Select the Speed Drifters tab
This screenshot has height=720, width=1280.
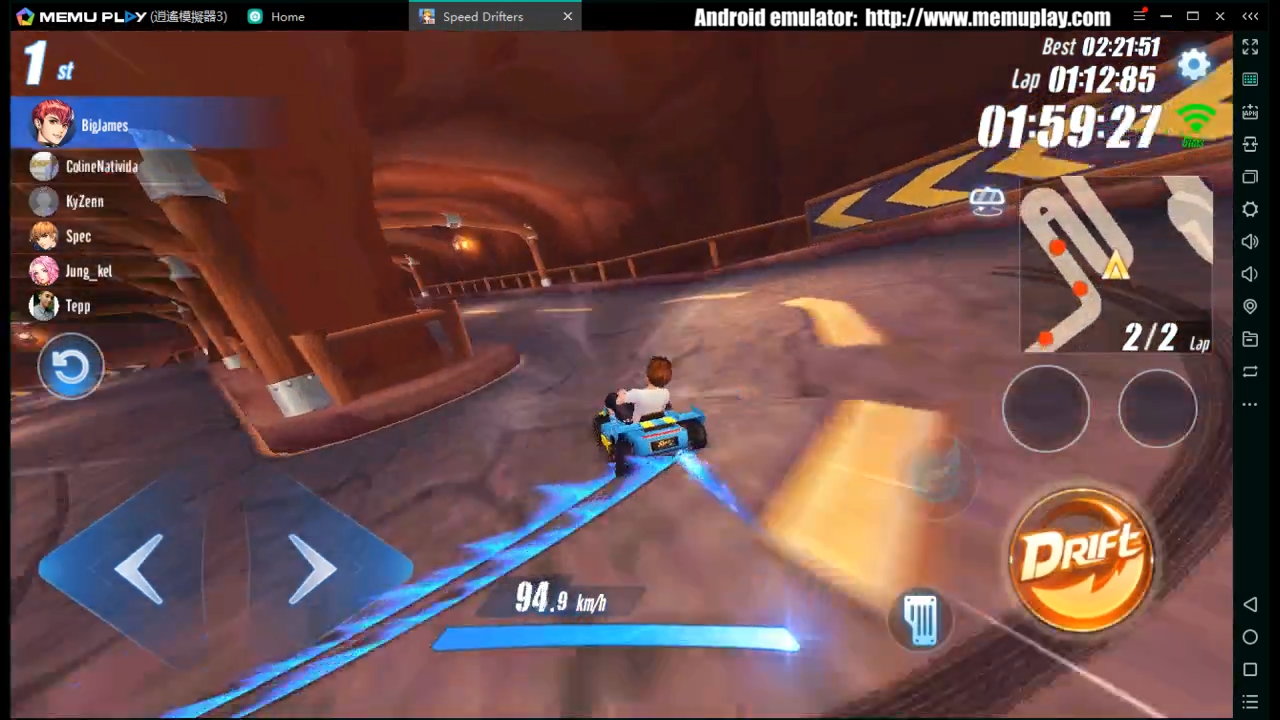[483, 16]
